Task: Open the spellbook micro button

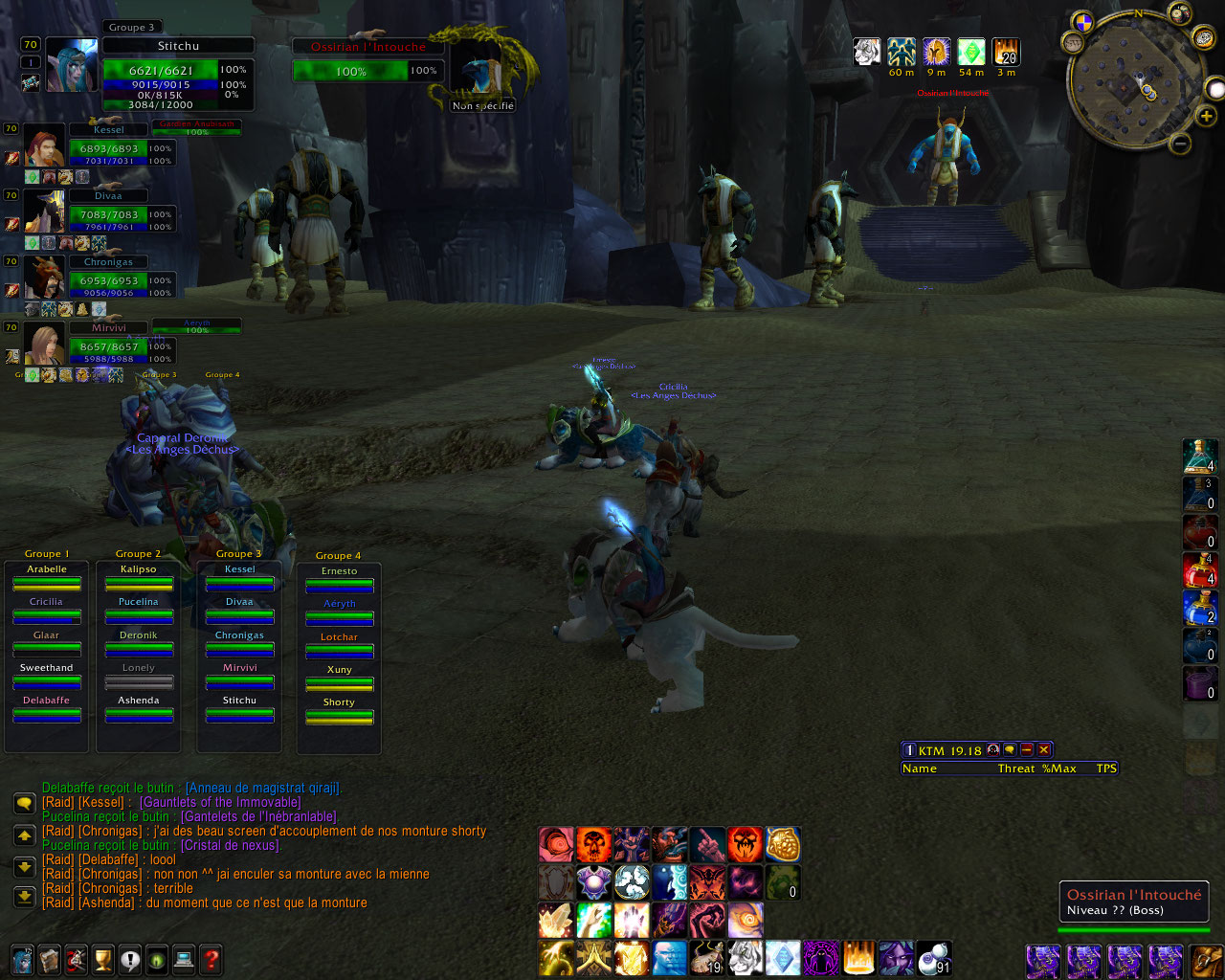Action: pyautogui.click(x=50, y=959)
